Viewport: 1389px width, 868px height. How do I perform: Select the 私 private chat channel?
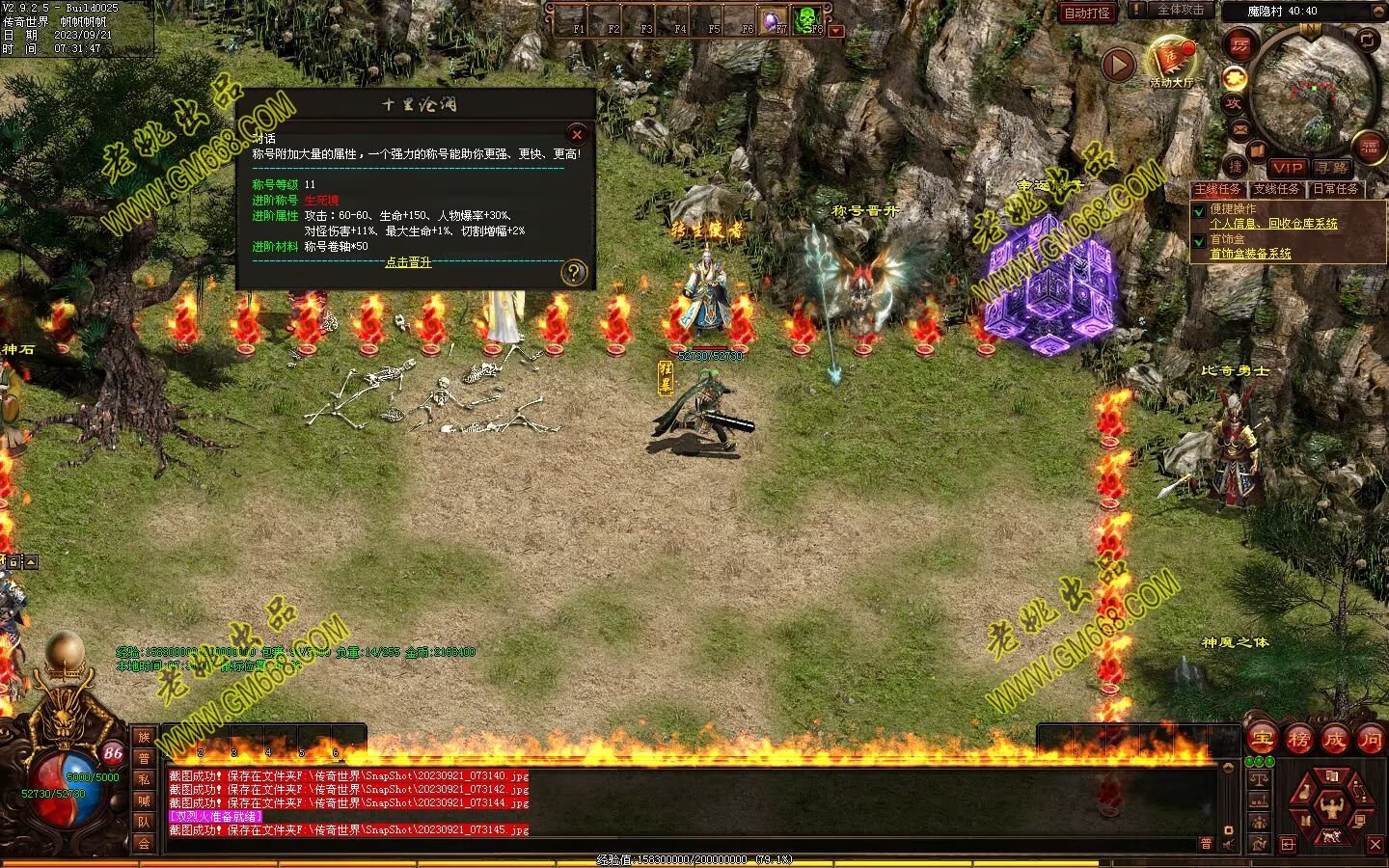[x=144, y=779]
